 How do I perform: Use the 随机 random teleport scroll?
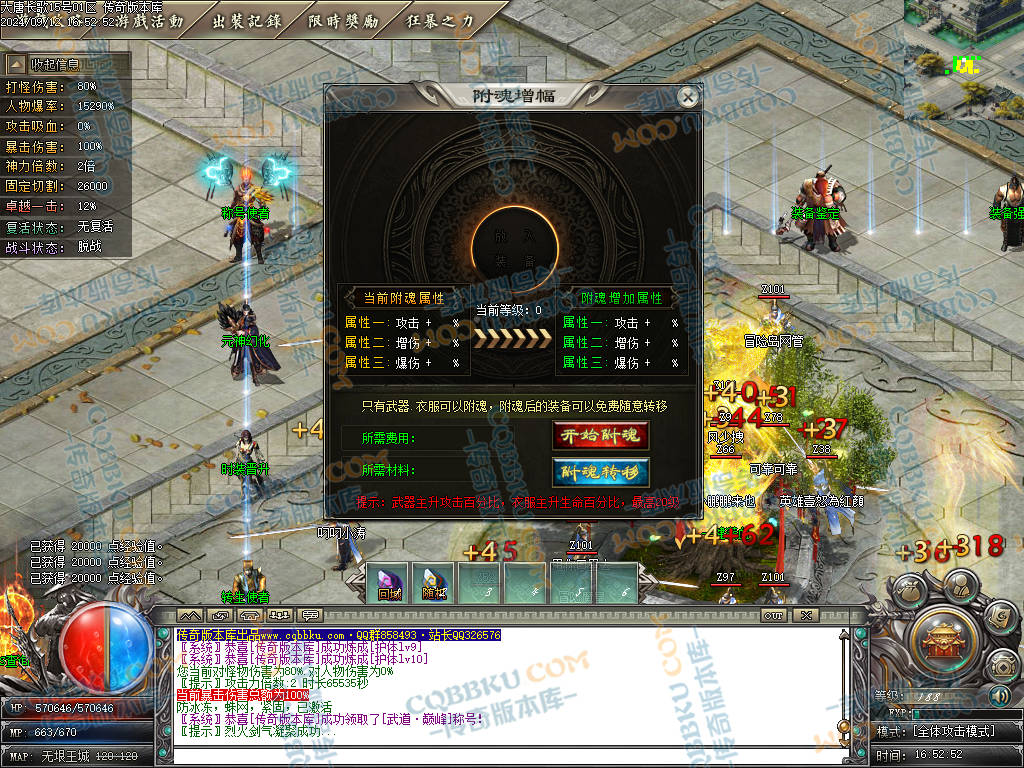click(x=433, y=583)
